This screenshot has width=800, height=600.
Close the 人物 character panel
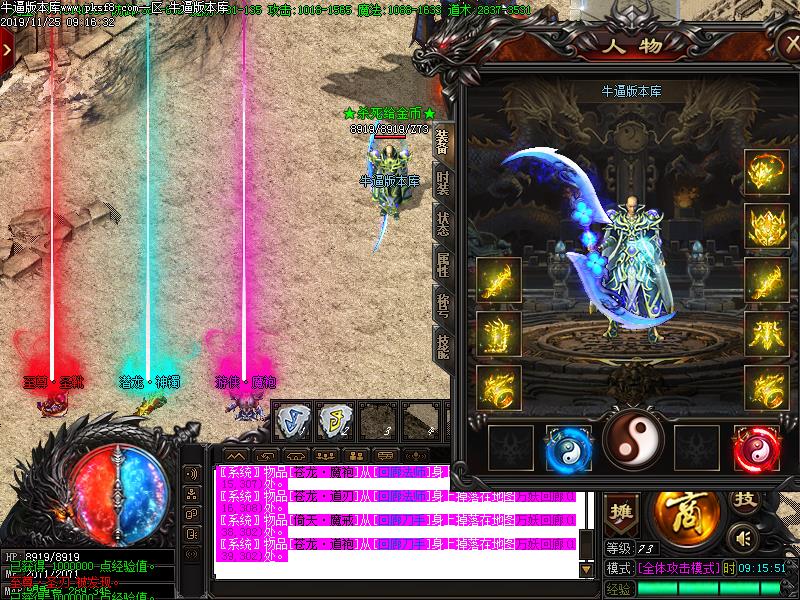click(x=788, y=45)
